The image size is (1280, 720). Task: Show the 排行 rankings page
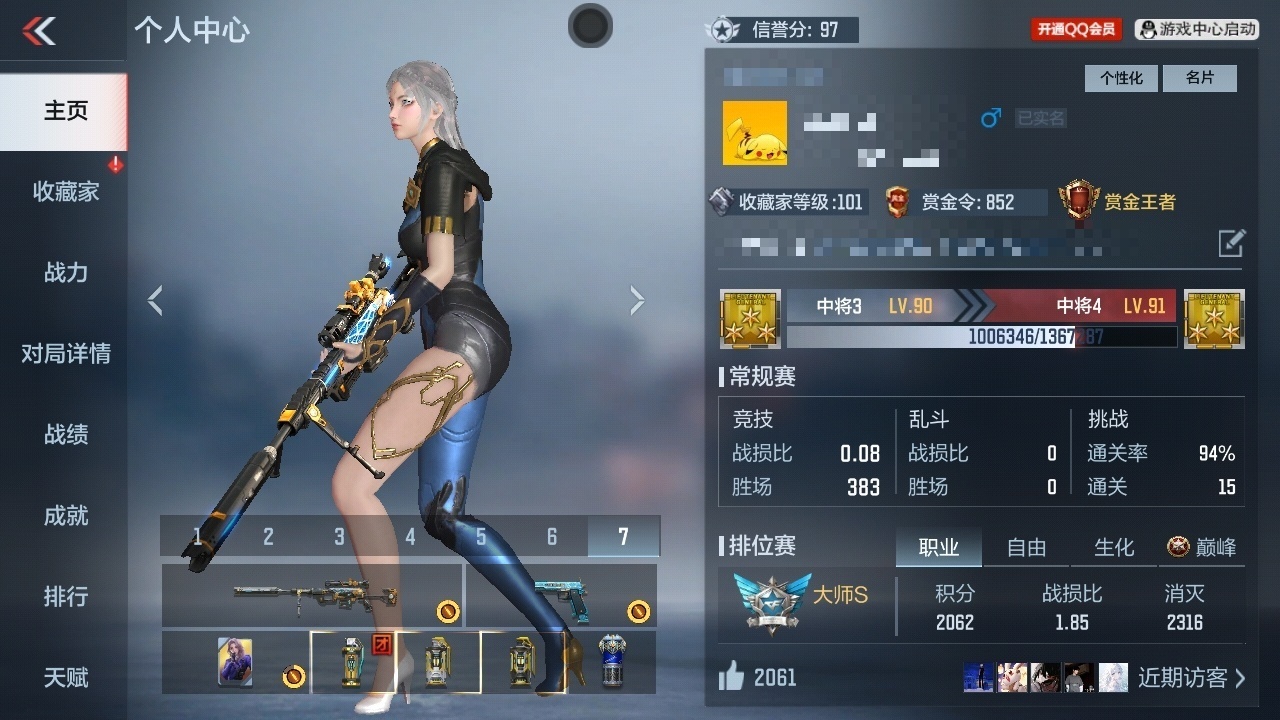65,596
